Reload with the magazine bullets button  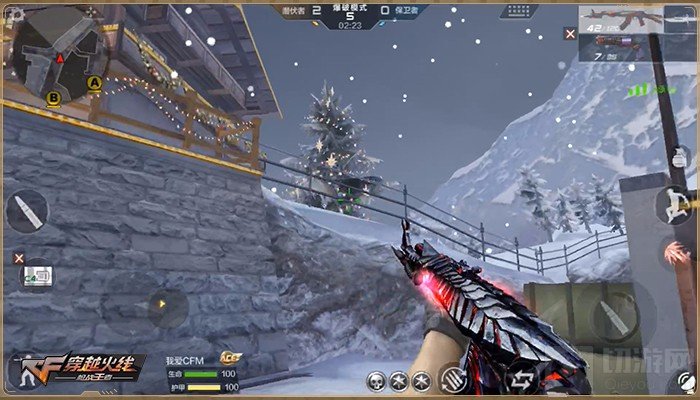click(x=453, y=378)
